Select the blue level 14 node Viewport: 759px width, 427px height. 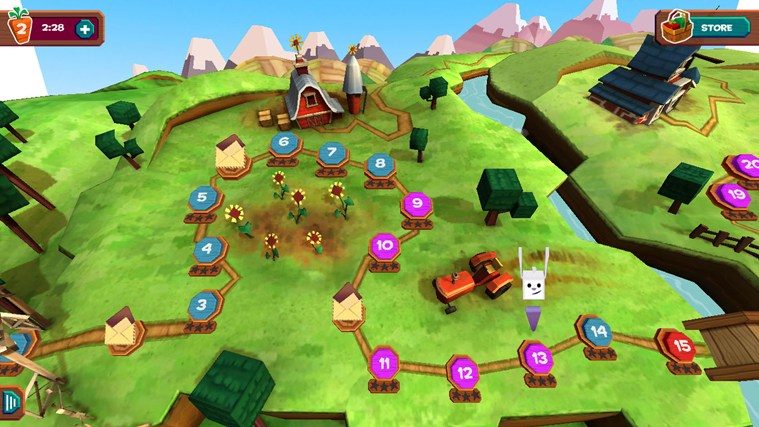[x=597, y=331]
